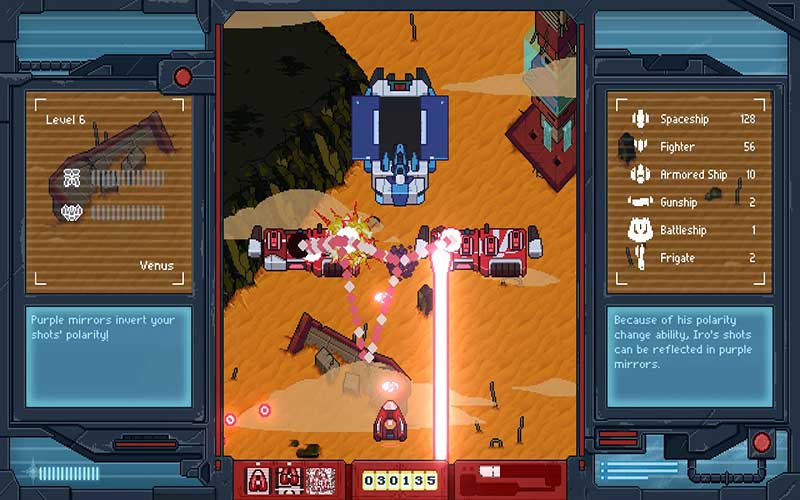800x500 pixels.
Task: Select the Spaceship row in enemy list
Action: [x=690, y=120]
